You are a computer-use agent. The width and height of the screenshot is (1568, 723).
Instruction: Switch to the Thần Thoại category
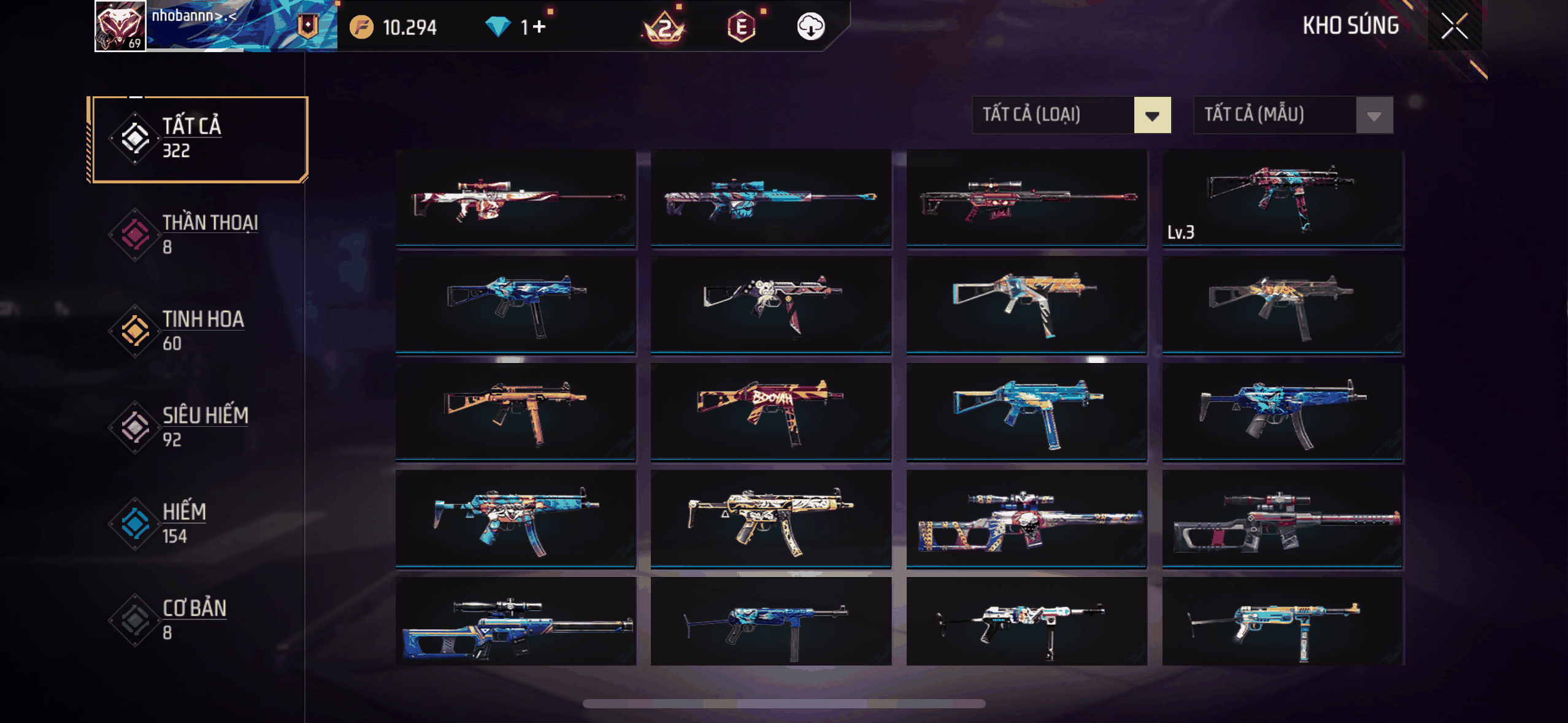click(198, 235)
